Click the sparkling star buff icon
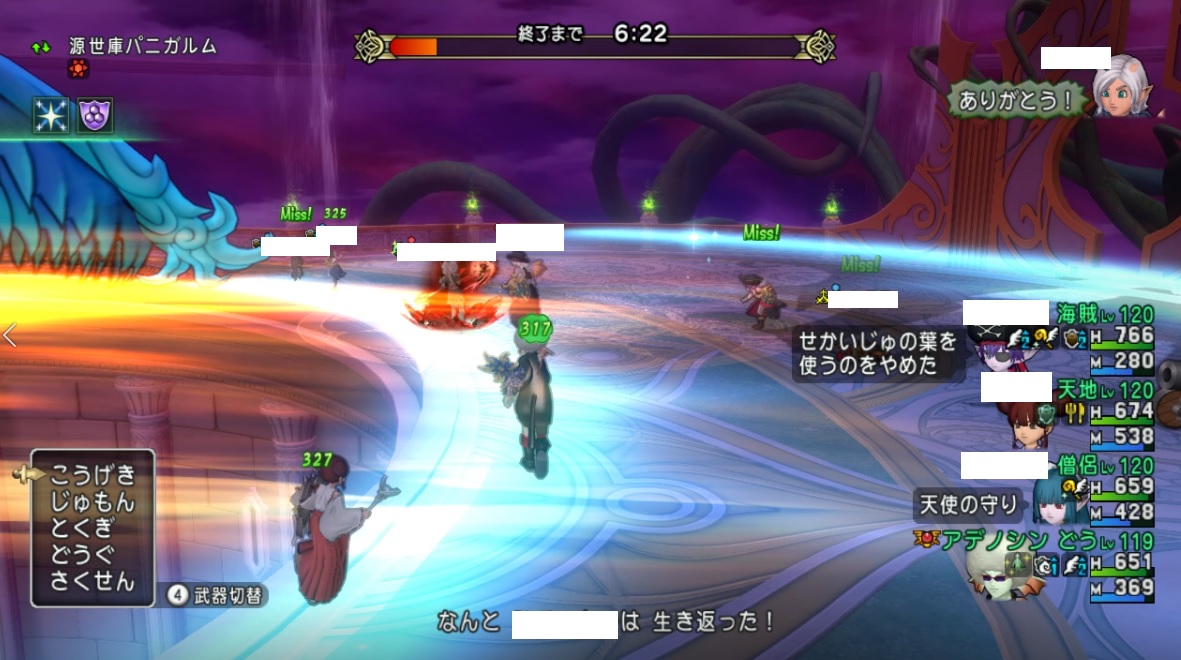 click(50, 115)
